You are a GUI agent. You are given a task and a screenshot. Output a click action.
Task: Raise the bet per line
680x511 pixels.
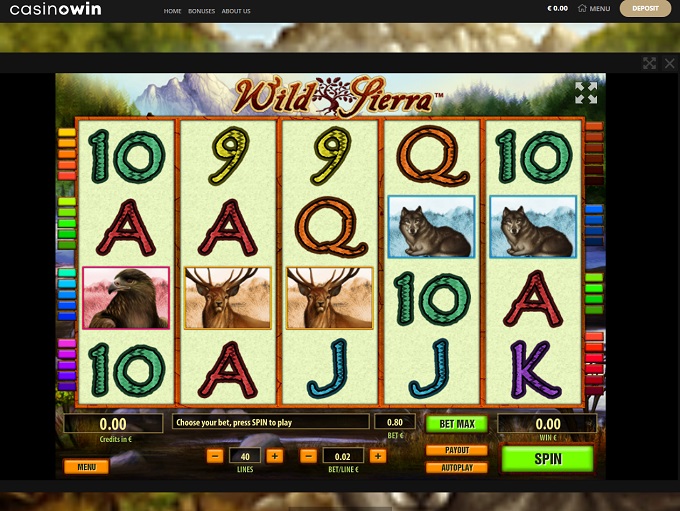coord(377,456)
